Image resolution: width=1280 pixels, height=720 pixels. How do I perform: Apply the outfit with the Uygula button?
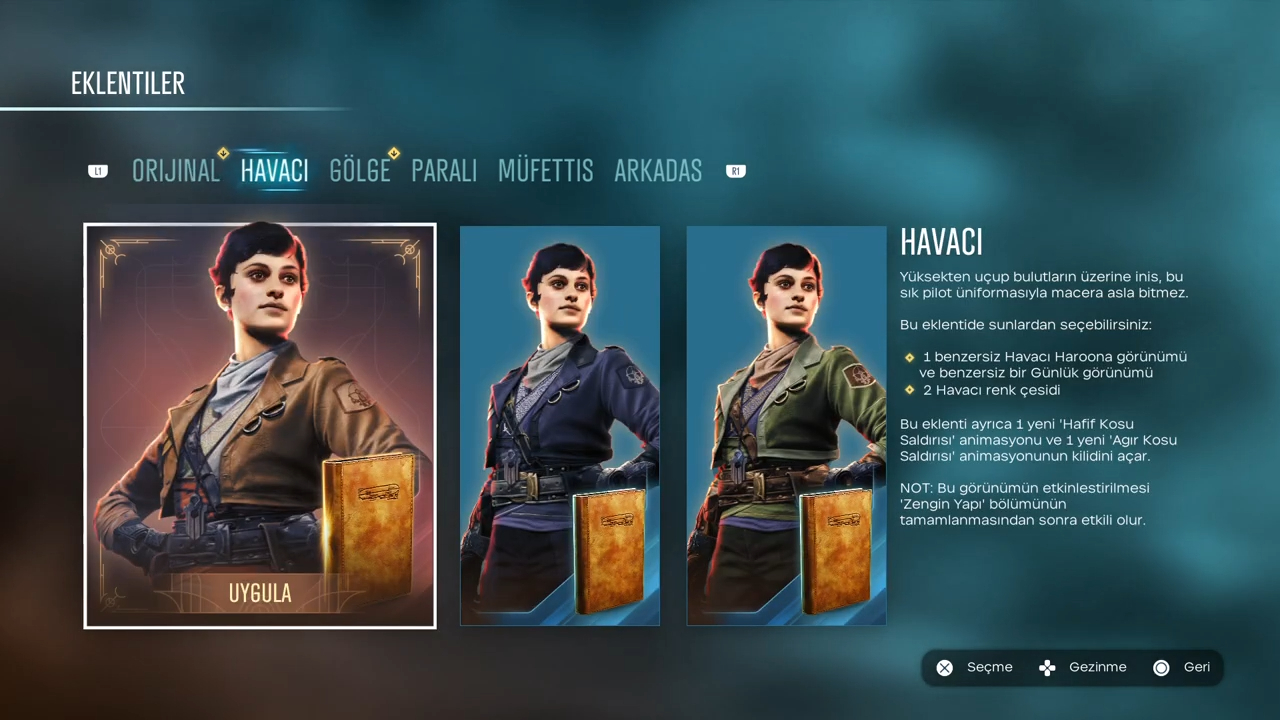260,593
